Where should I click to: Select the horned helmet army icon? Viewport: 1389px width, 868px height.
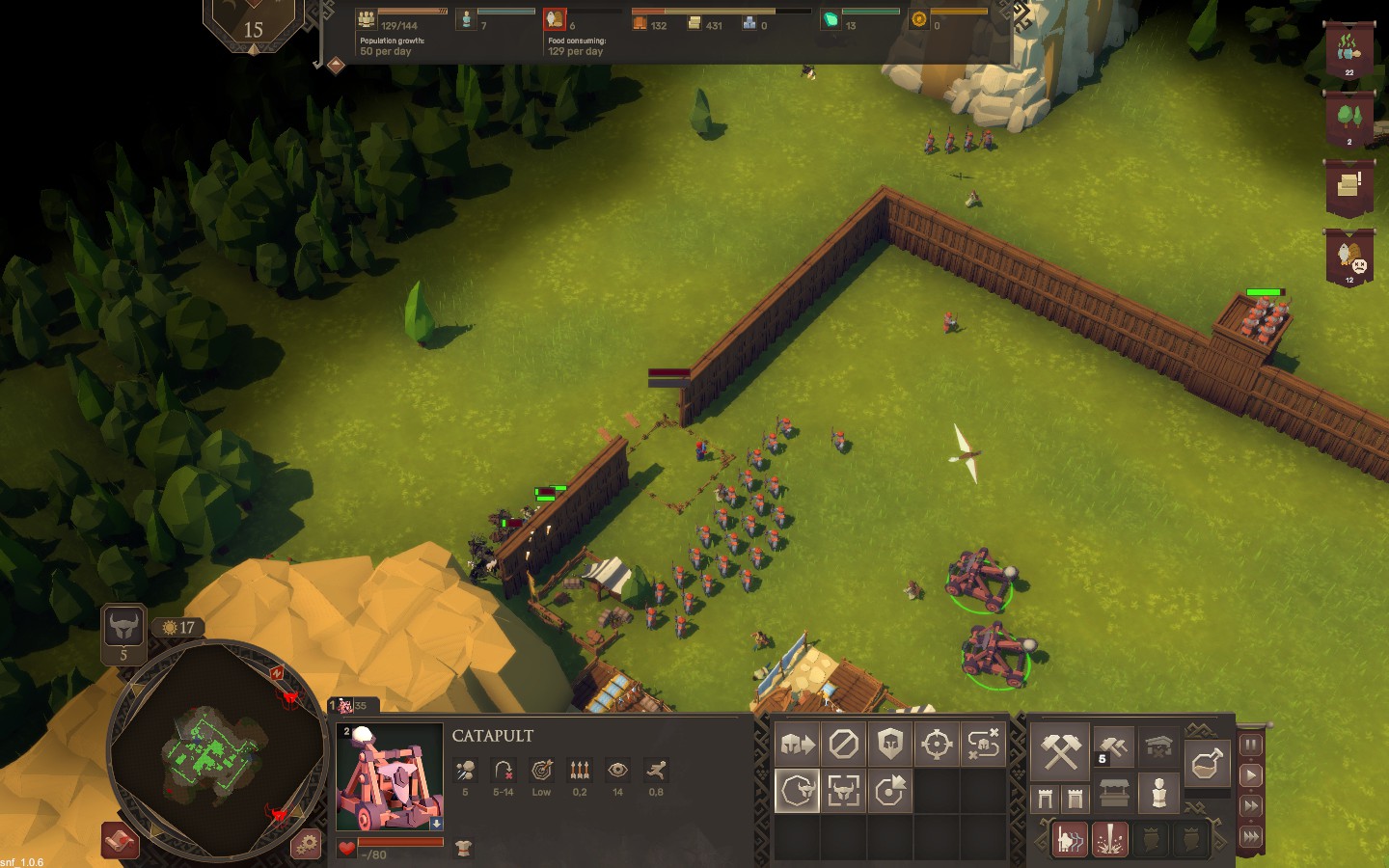[123, 629]
